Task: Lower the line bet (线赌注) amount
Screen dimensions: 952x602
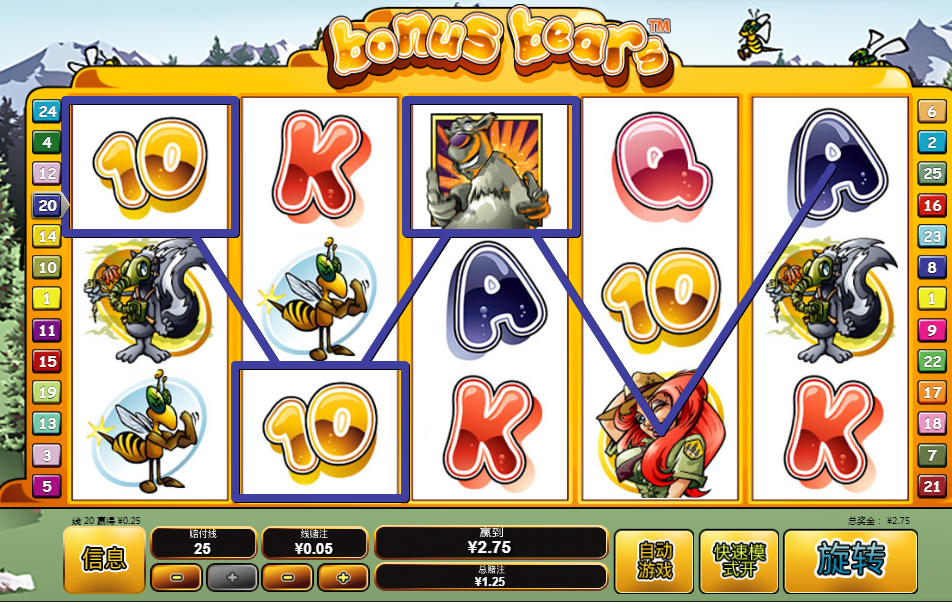Action: click(288, 577)
